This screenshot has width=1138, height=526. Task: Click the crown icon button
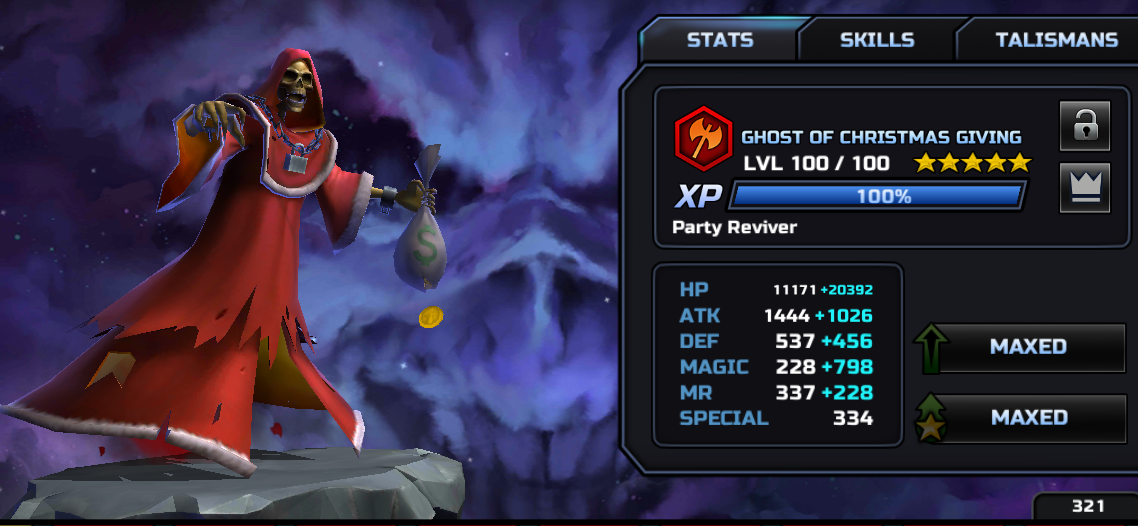pyautogui.click(x=1085, y=188)
